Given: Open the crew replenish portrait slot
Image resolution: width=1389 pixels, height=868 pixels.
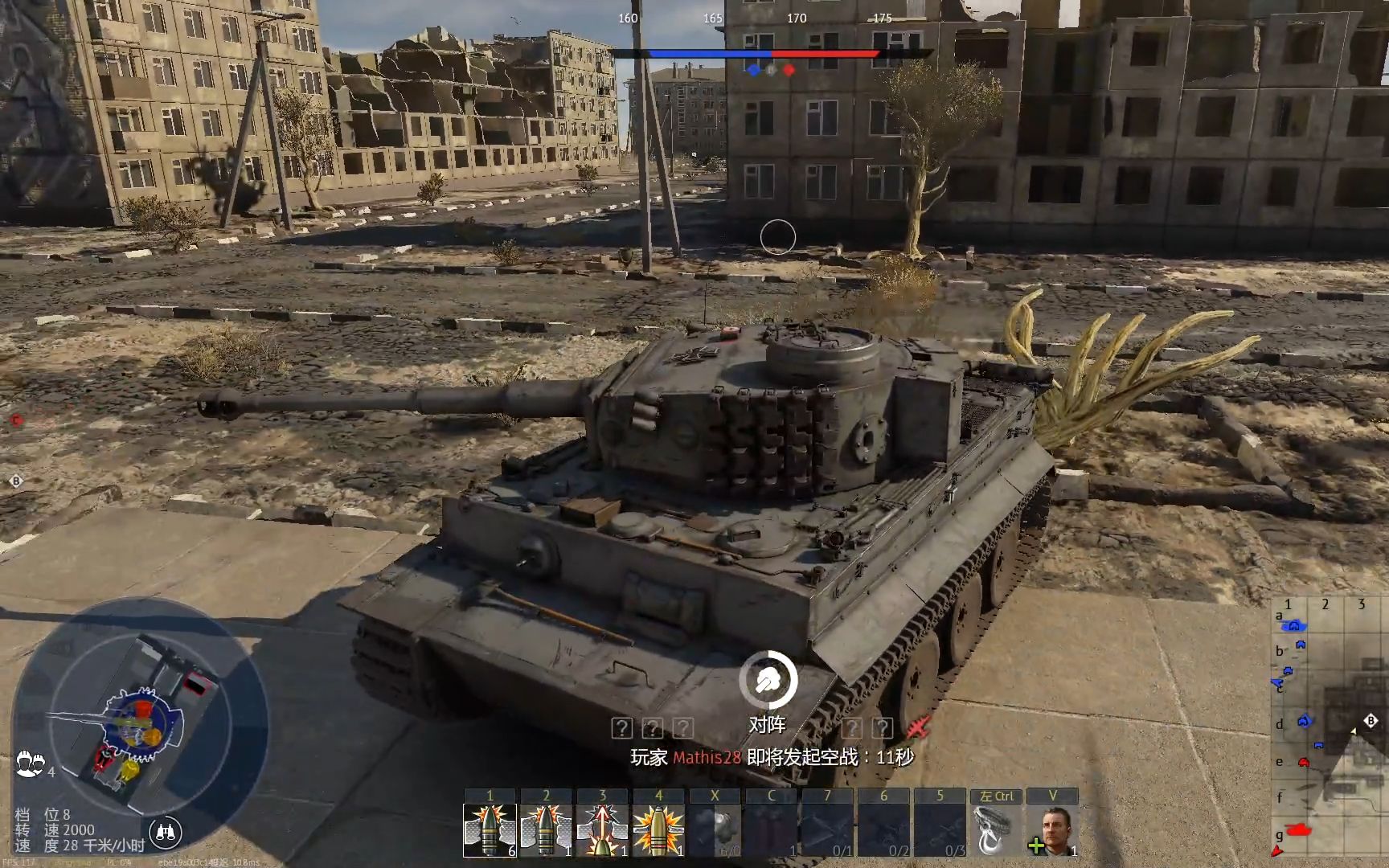Looking at the screenshot, I should click(1053, 829).
